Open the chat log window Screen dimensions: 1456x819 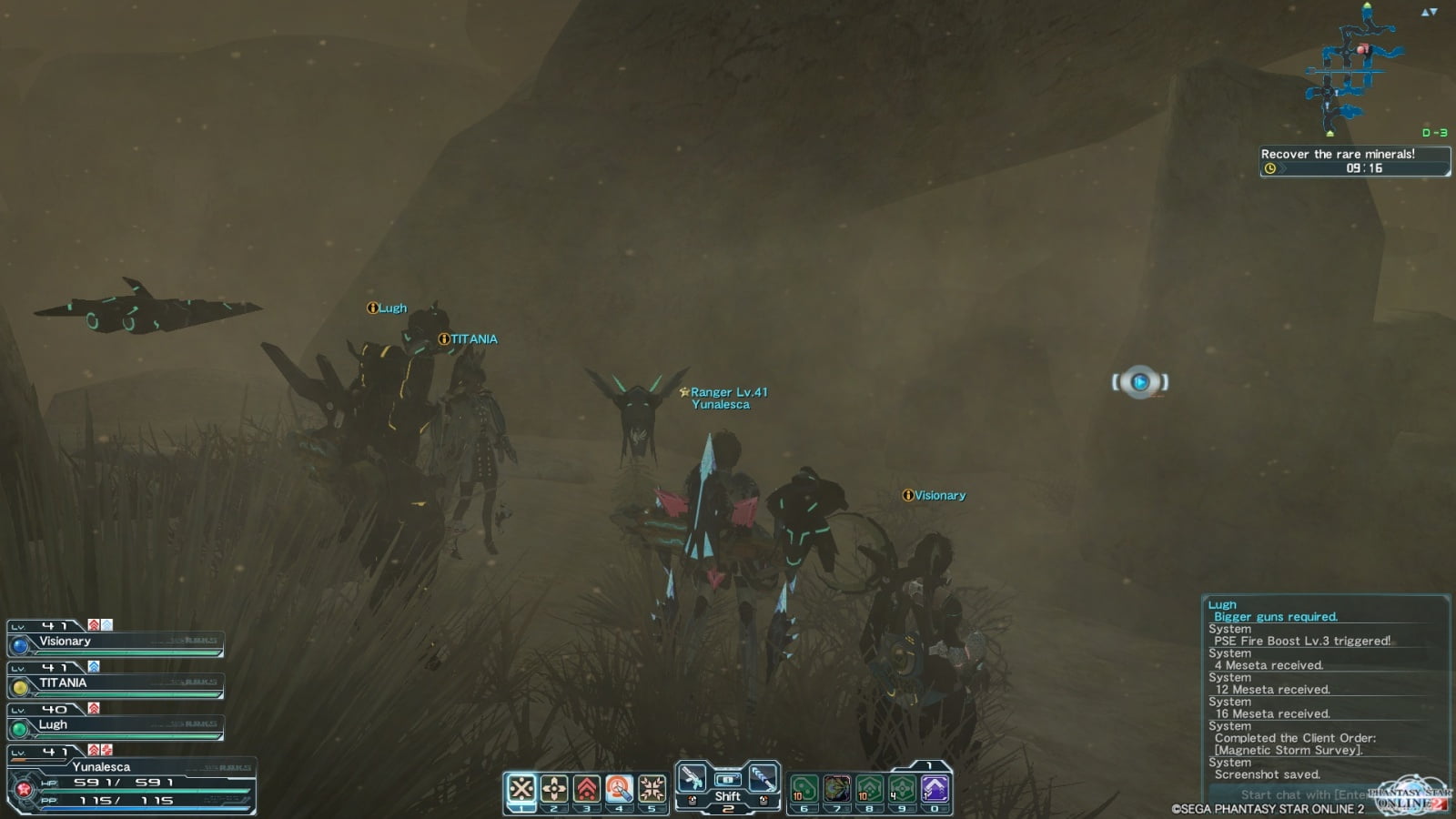coord(1325,690)
